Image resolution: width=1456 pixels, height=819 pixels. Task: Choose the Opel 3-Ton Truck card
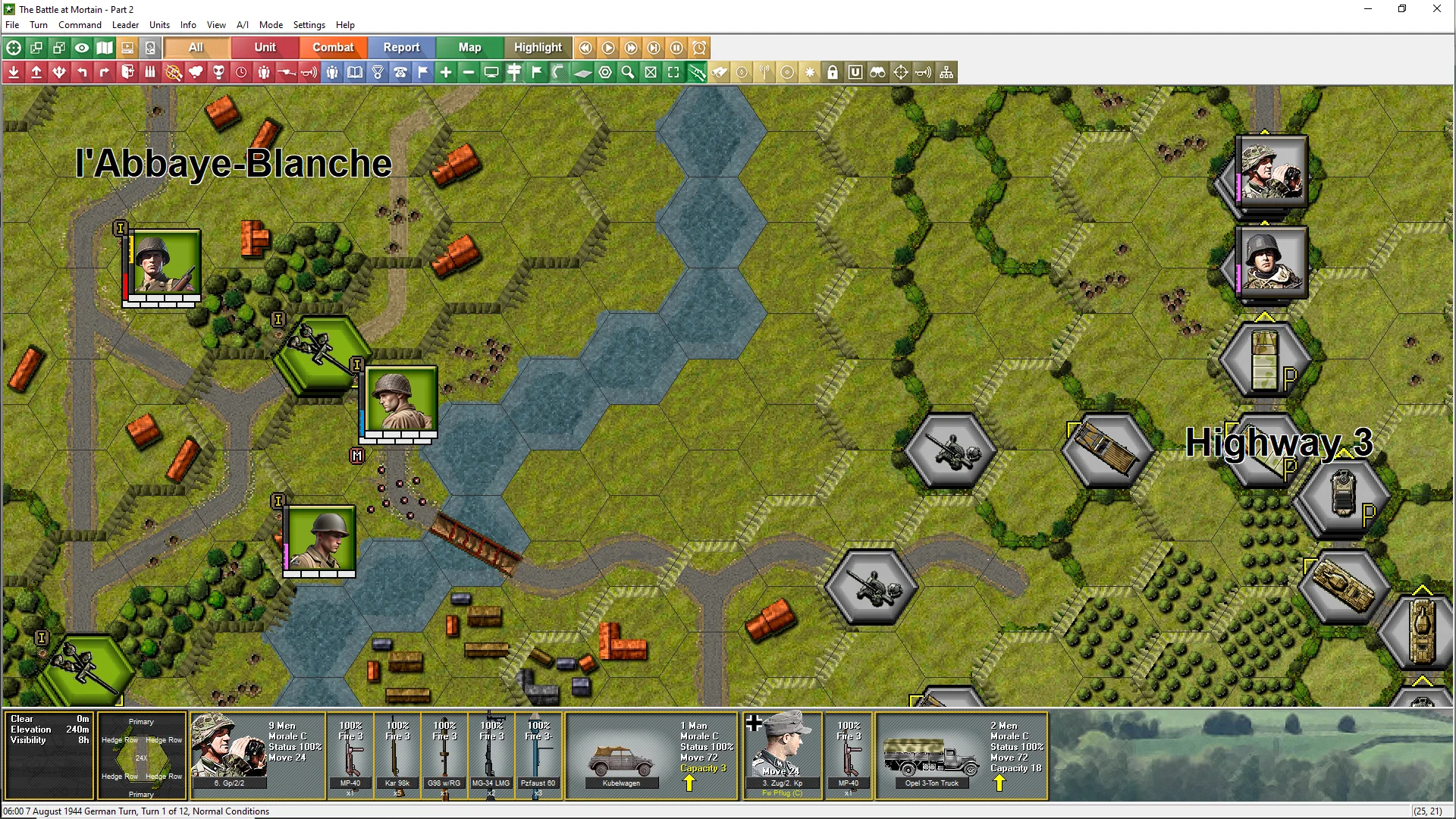pos(962,755)
